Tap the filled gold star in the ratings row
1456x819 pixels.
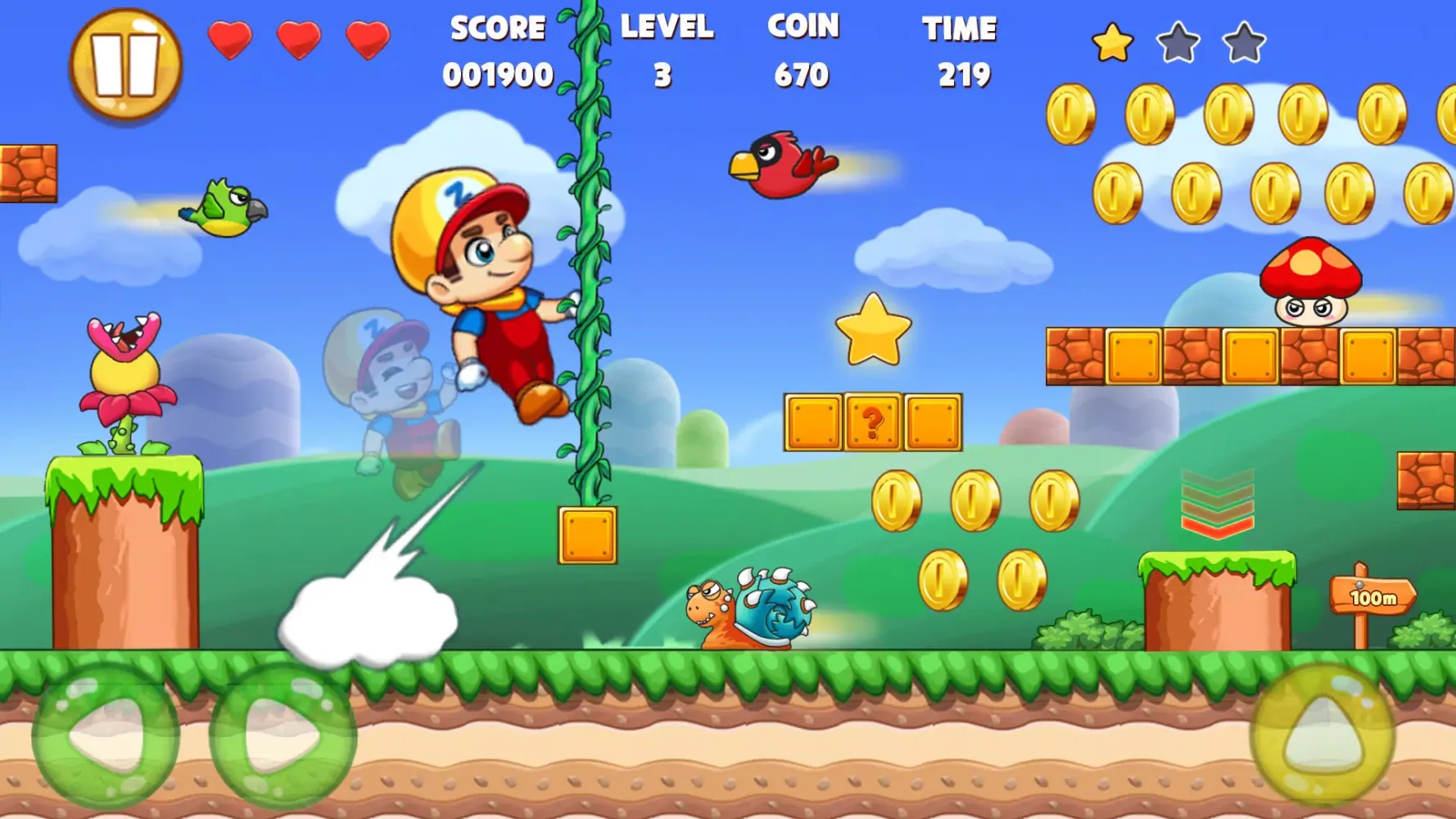1112,41
